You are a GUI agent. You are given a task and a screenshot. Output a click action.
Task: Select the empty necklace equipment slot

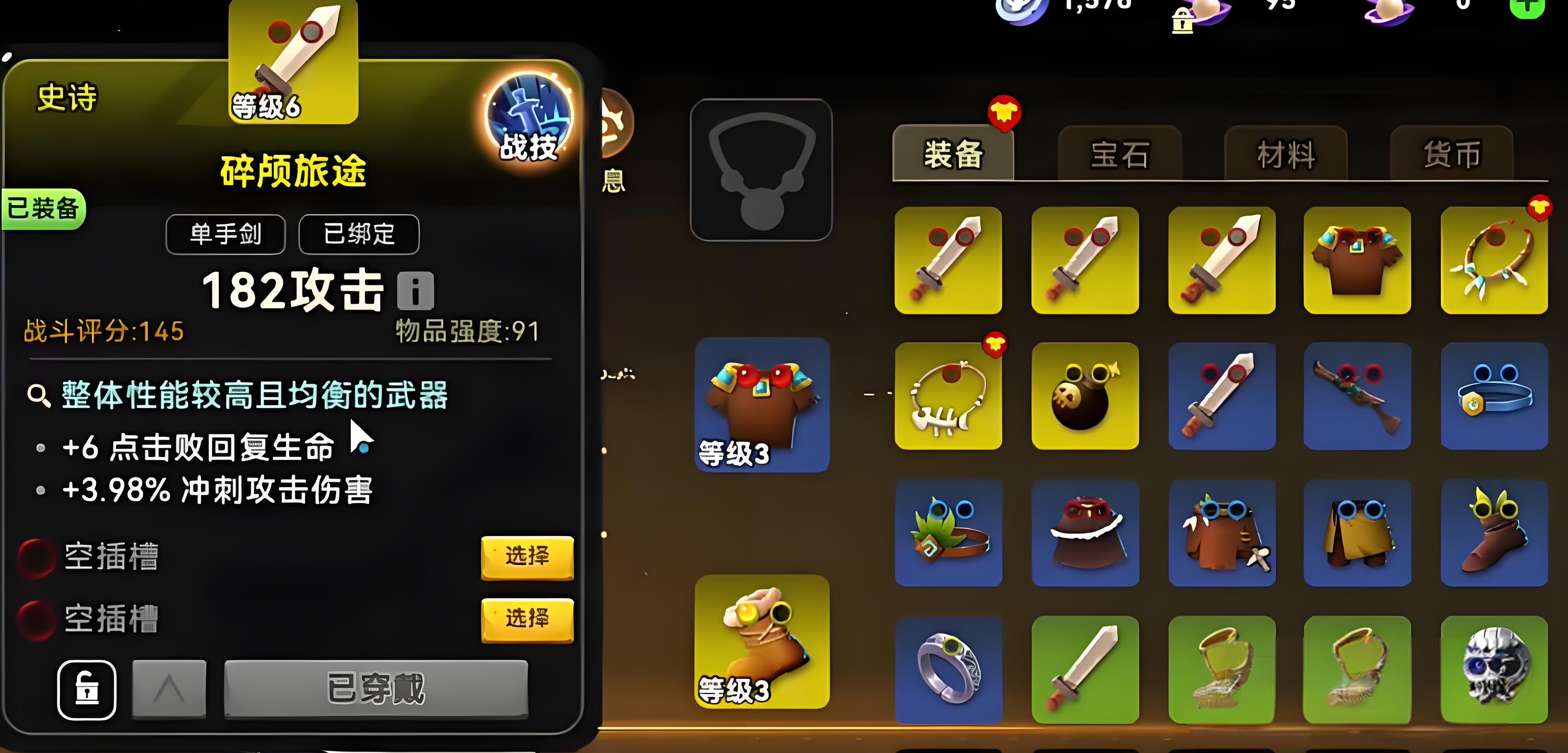pyautogui.click(x=761, y=170)
